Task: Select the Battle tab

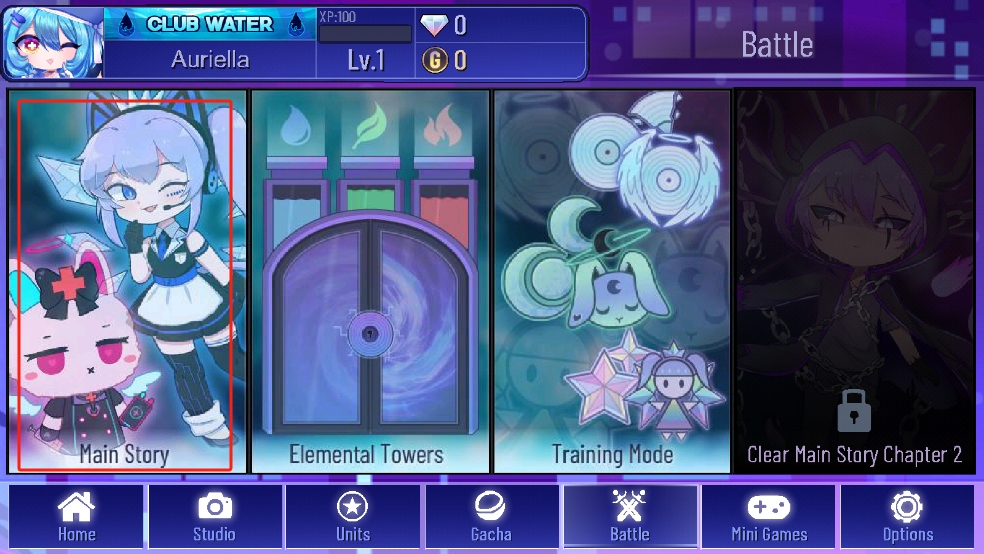Action: 630,517
